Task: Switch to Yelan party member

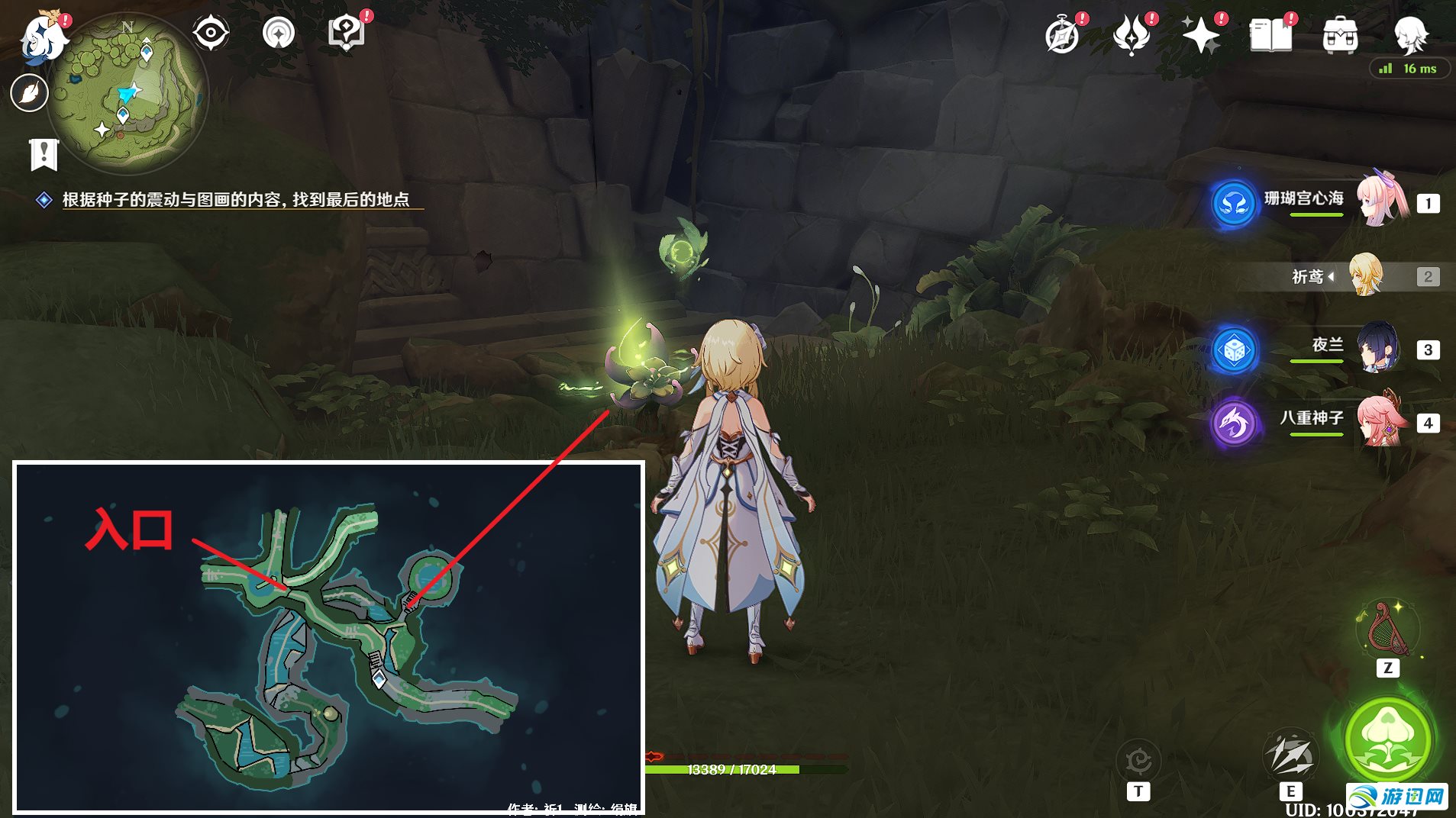Action: coord(1379,348)
